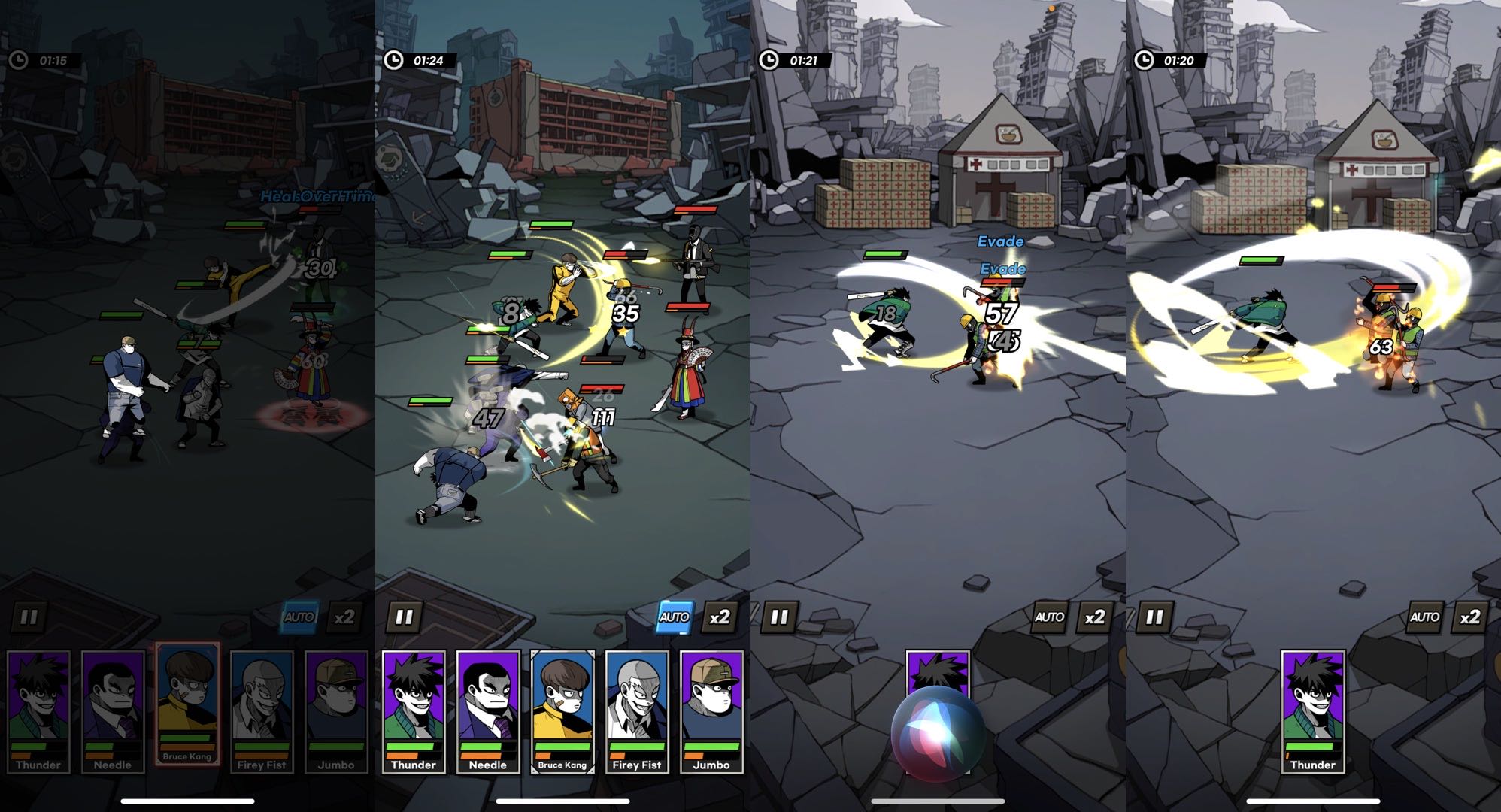This screenshot has width=1501, height=812.
Task: Use the lone Thunder card in the 01:20 battle
Action: pyautogui.click(x=1313, y=710)
